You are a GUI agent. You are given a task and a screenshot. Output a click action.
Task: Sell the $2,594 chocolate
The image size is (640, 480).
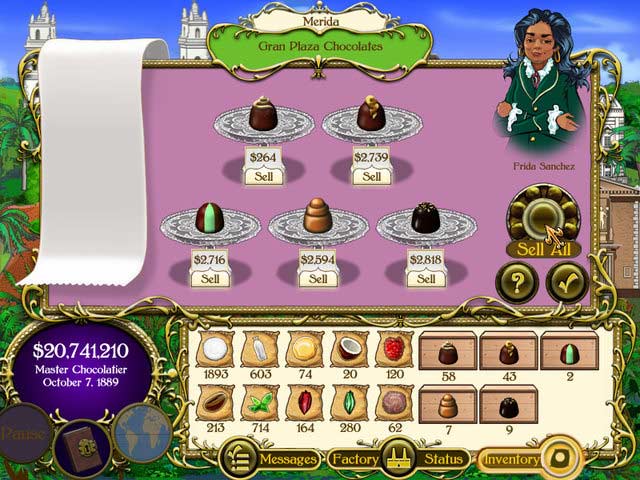coord(317,279)
